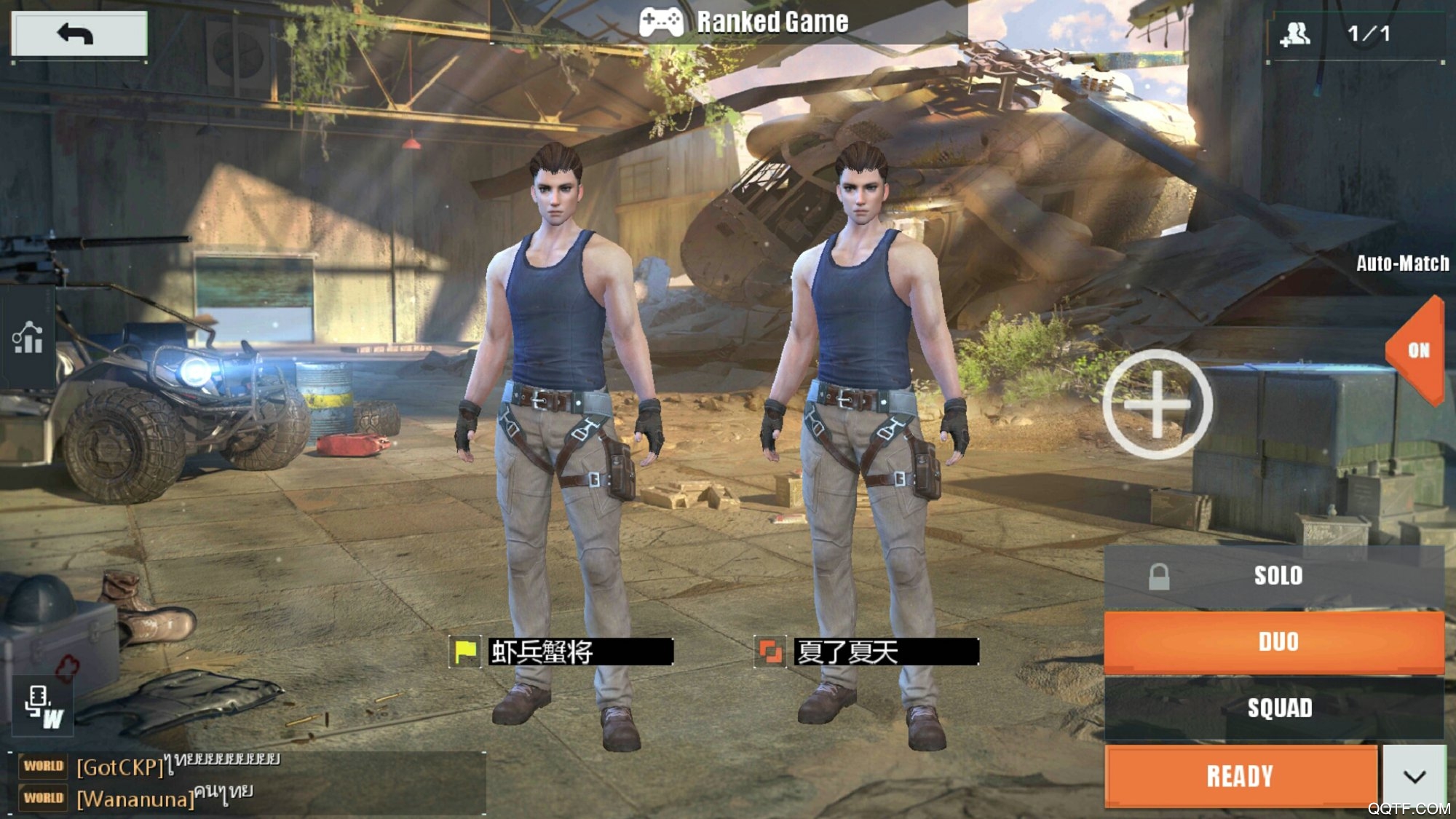Select the stats chart icon on the left edge
Image resolution: width=1456 pixels, height=819 pixels.
(25, 339)
